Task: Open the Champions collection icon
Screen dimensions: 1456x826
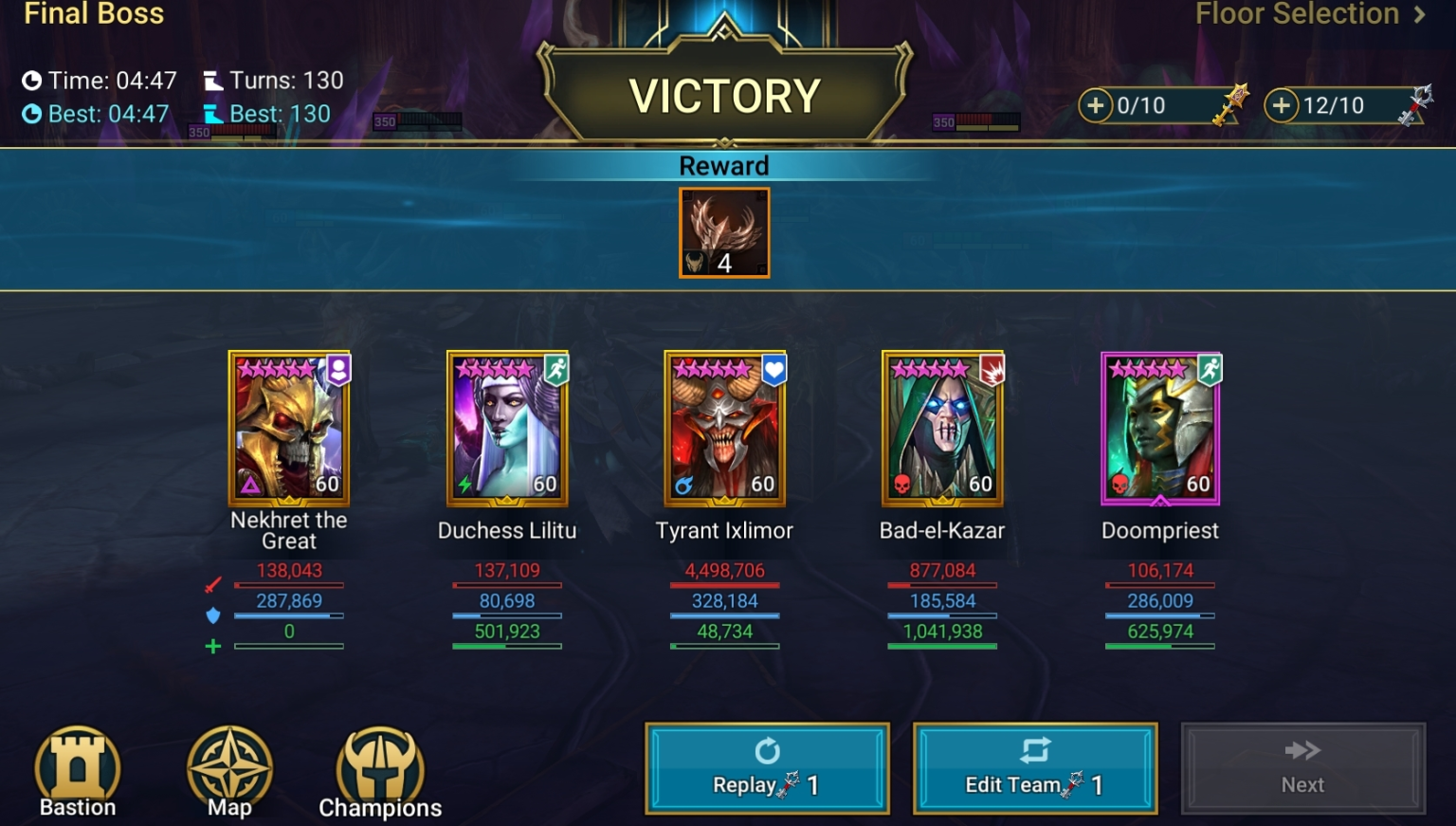Action: tap(379, 766)
